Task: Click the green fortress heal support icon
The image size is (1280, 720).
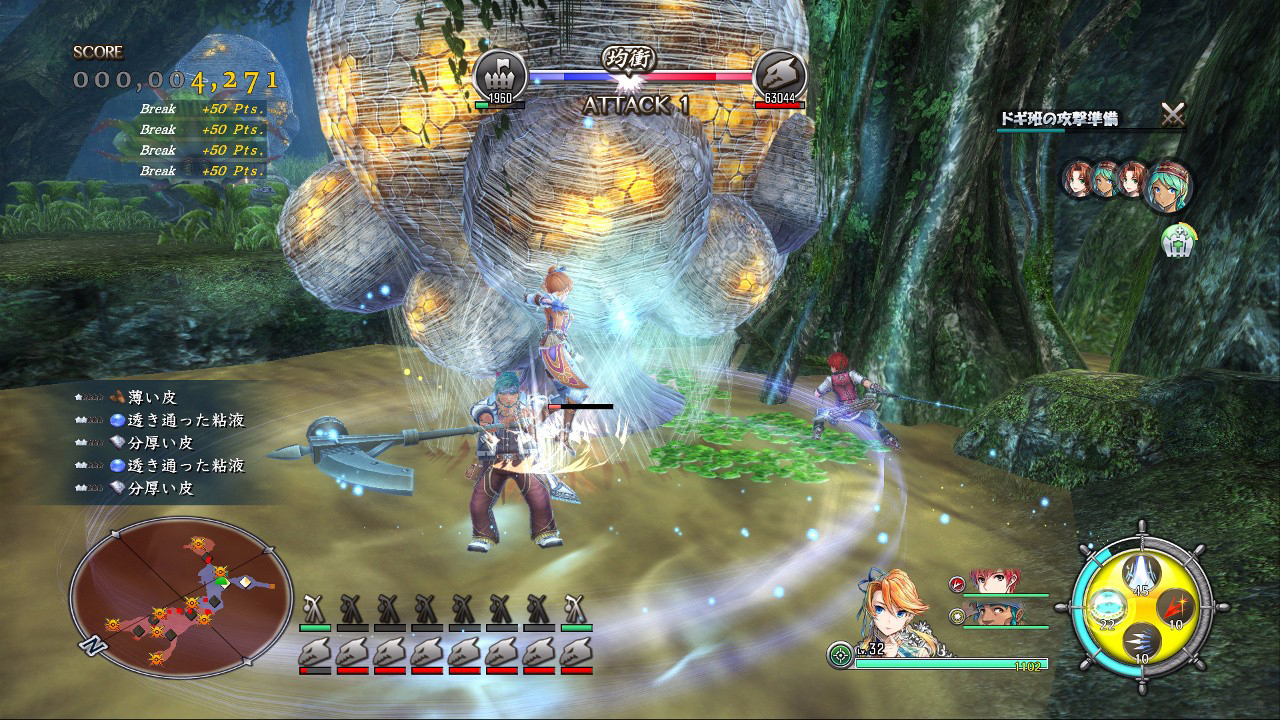Action: (x=1177, y=240)
